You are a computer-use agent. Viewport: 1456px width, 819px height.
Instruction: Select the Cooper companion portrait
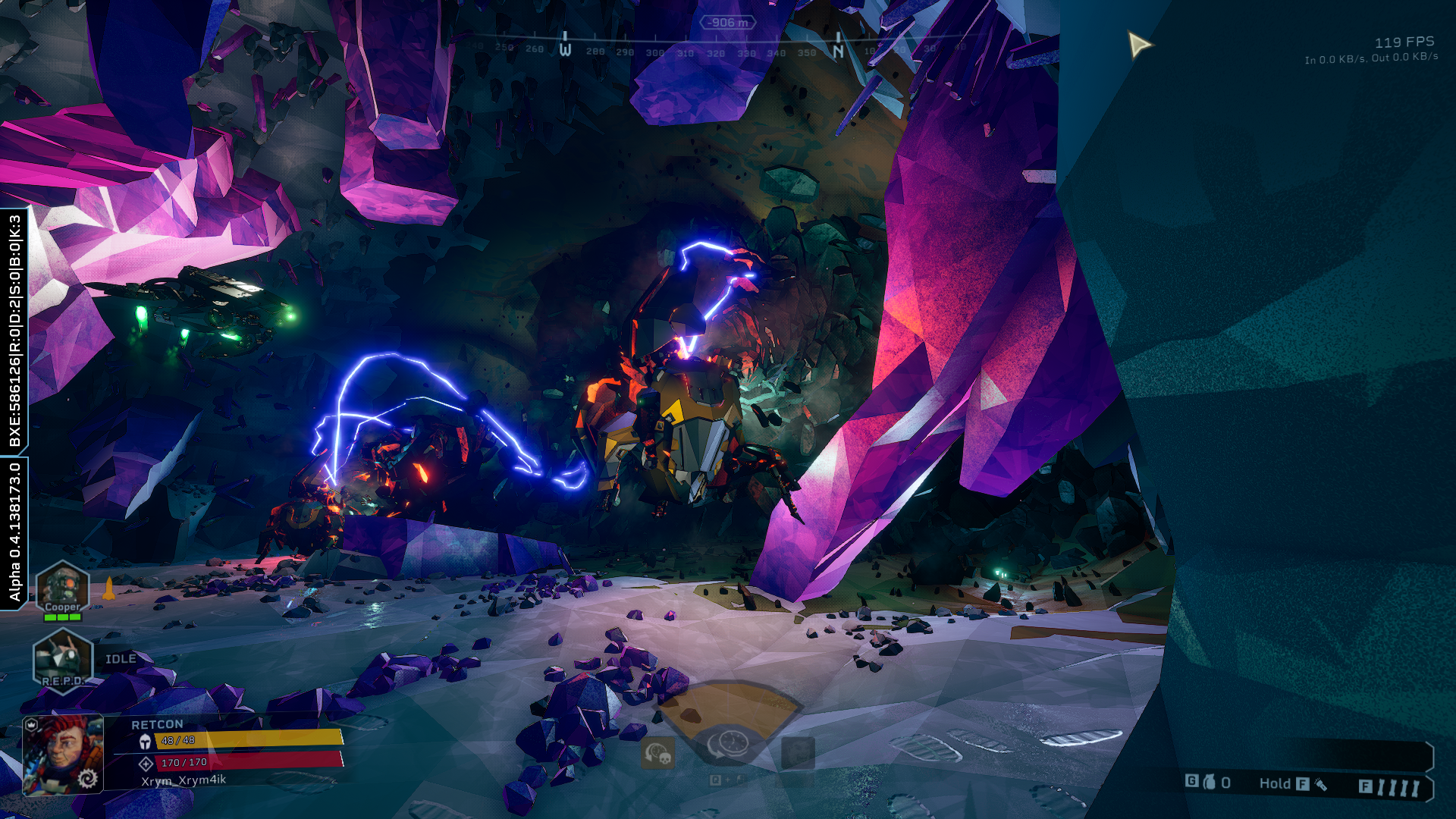click(62, 588)
